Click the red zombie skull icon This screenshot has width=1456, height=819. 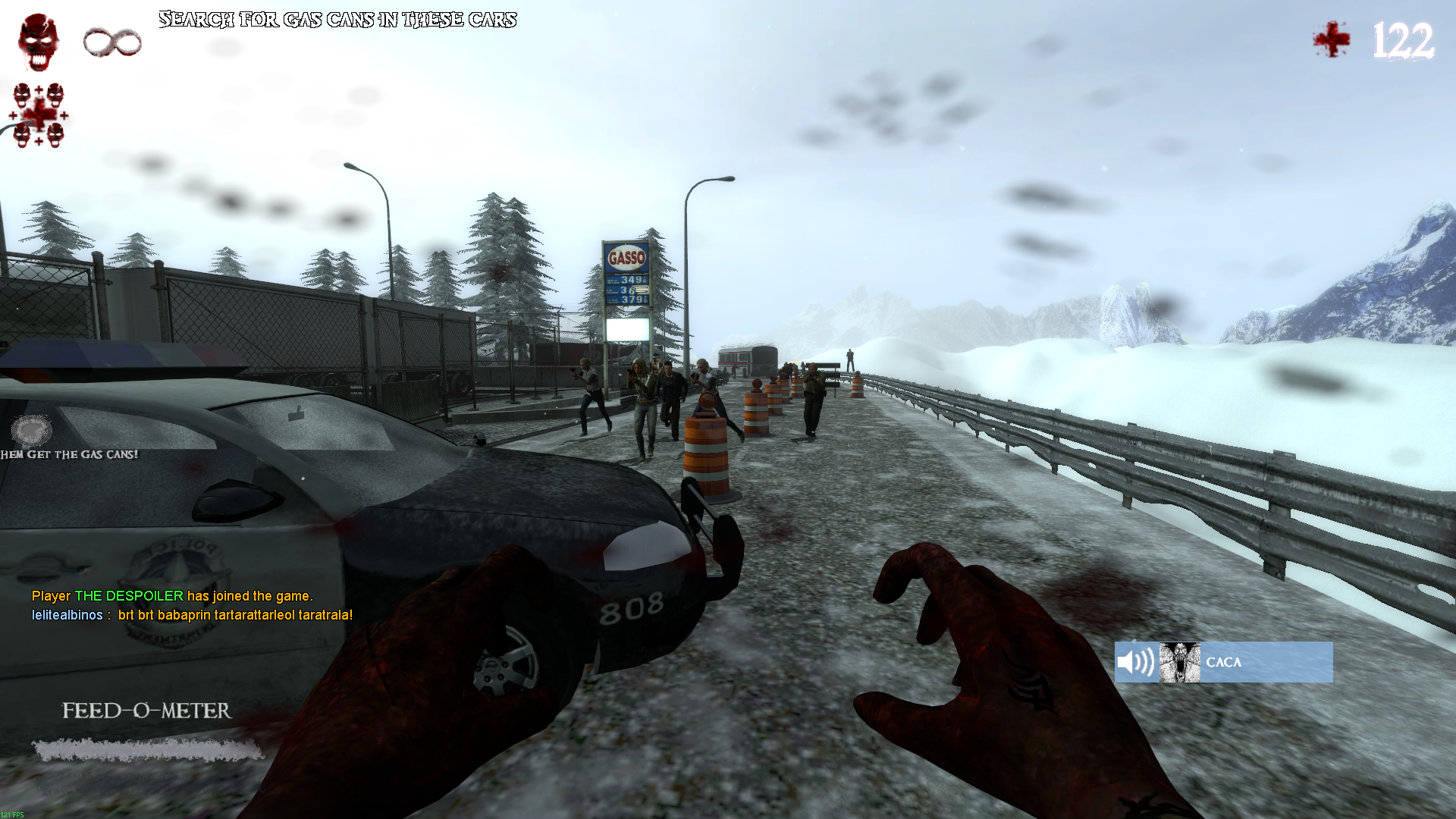39,42
